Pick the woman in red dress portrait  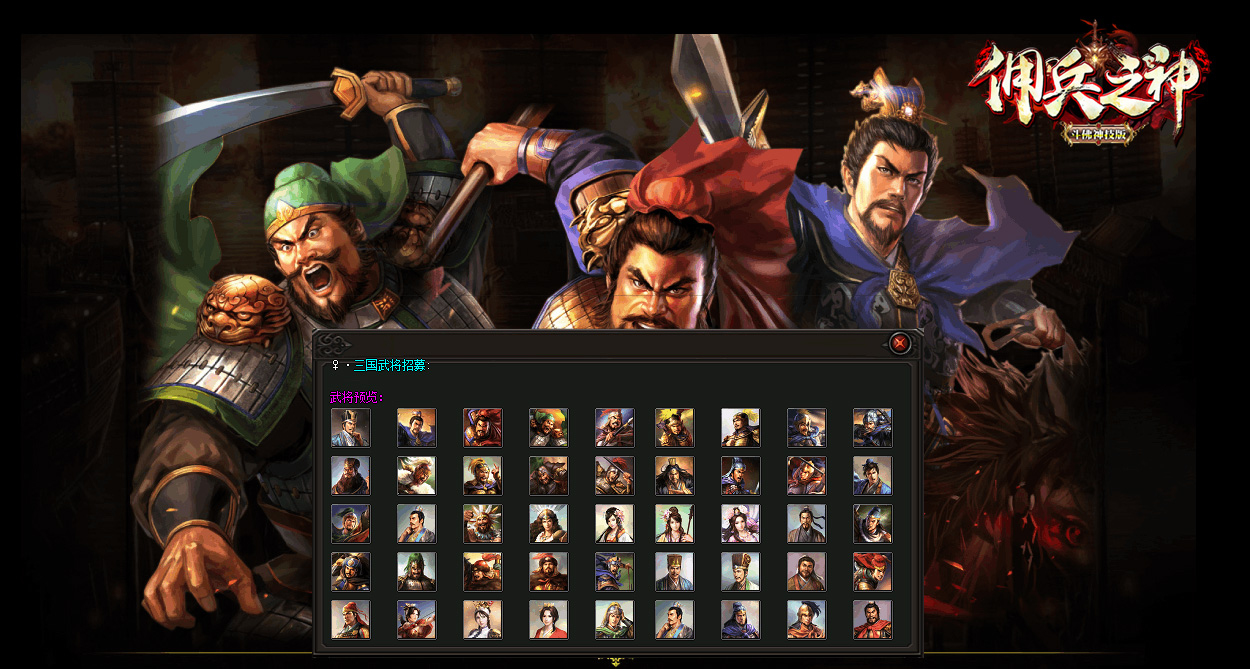tap(548, 620)
